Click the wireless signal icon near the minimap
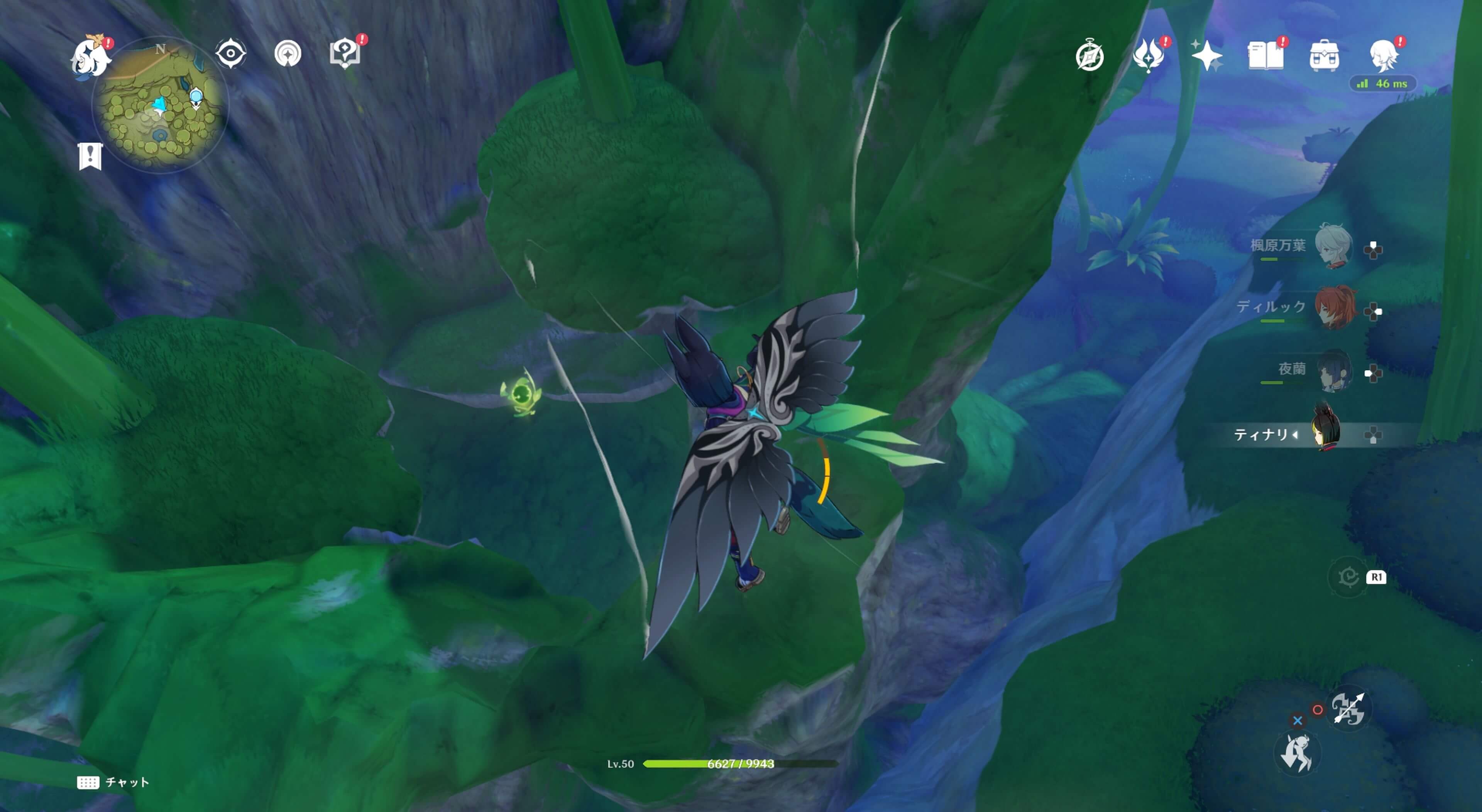 pos(288,54)
